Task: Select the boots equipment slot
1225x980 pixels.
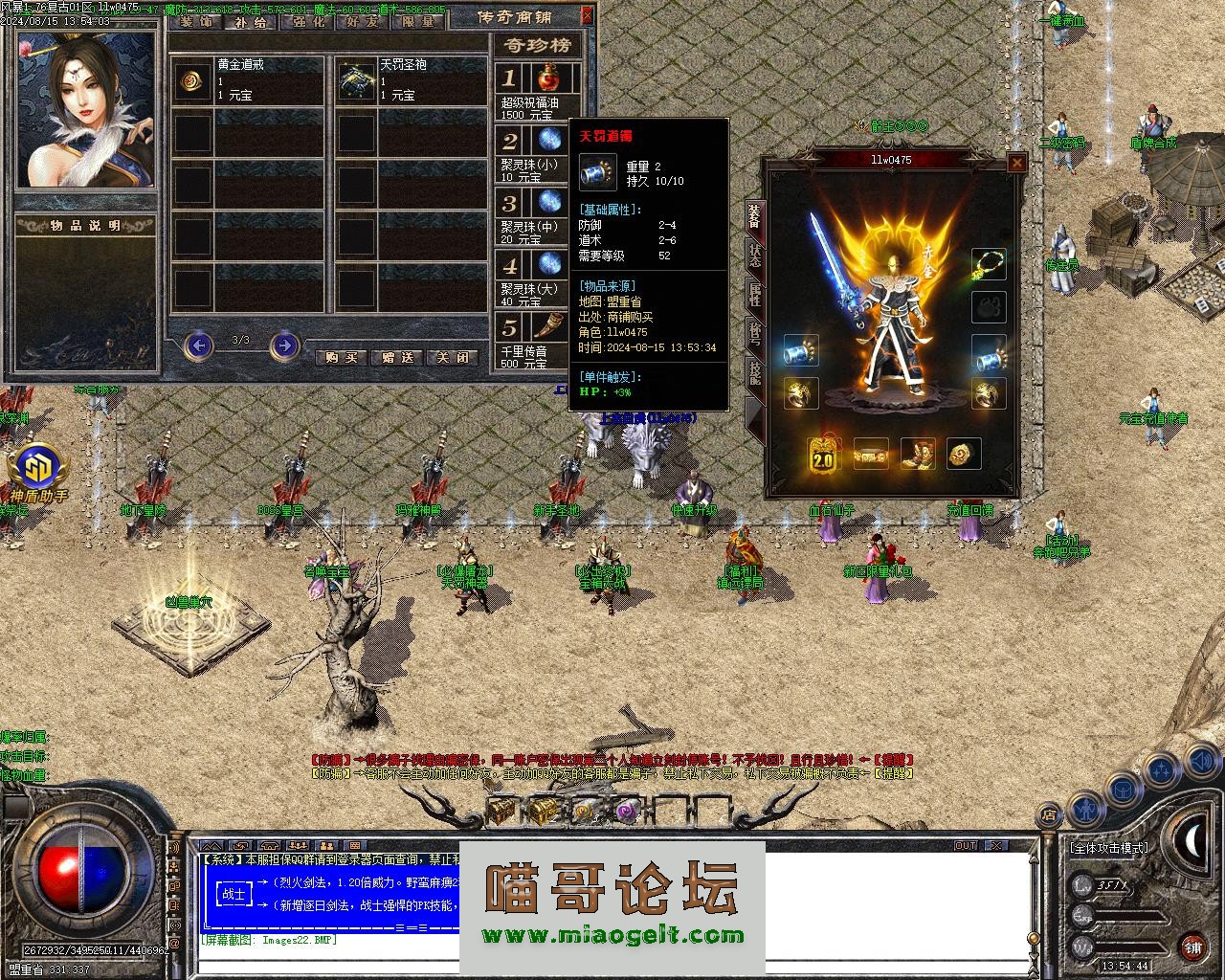Action: [918, 455]
